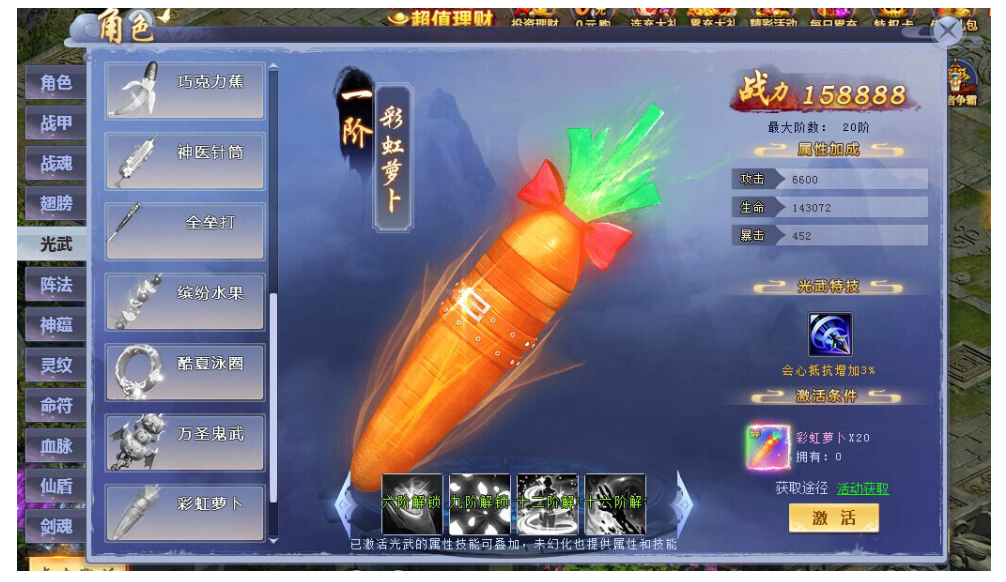
Task: Open the 战甲 tab
Action: pos(56,123)
